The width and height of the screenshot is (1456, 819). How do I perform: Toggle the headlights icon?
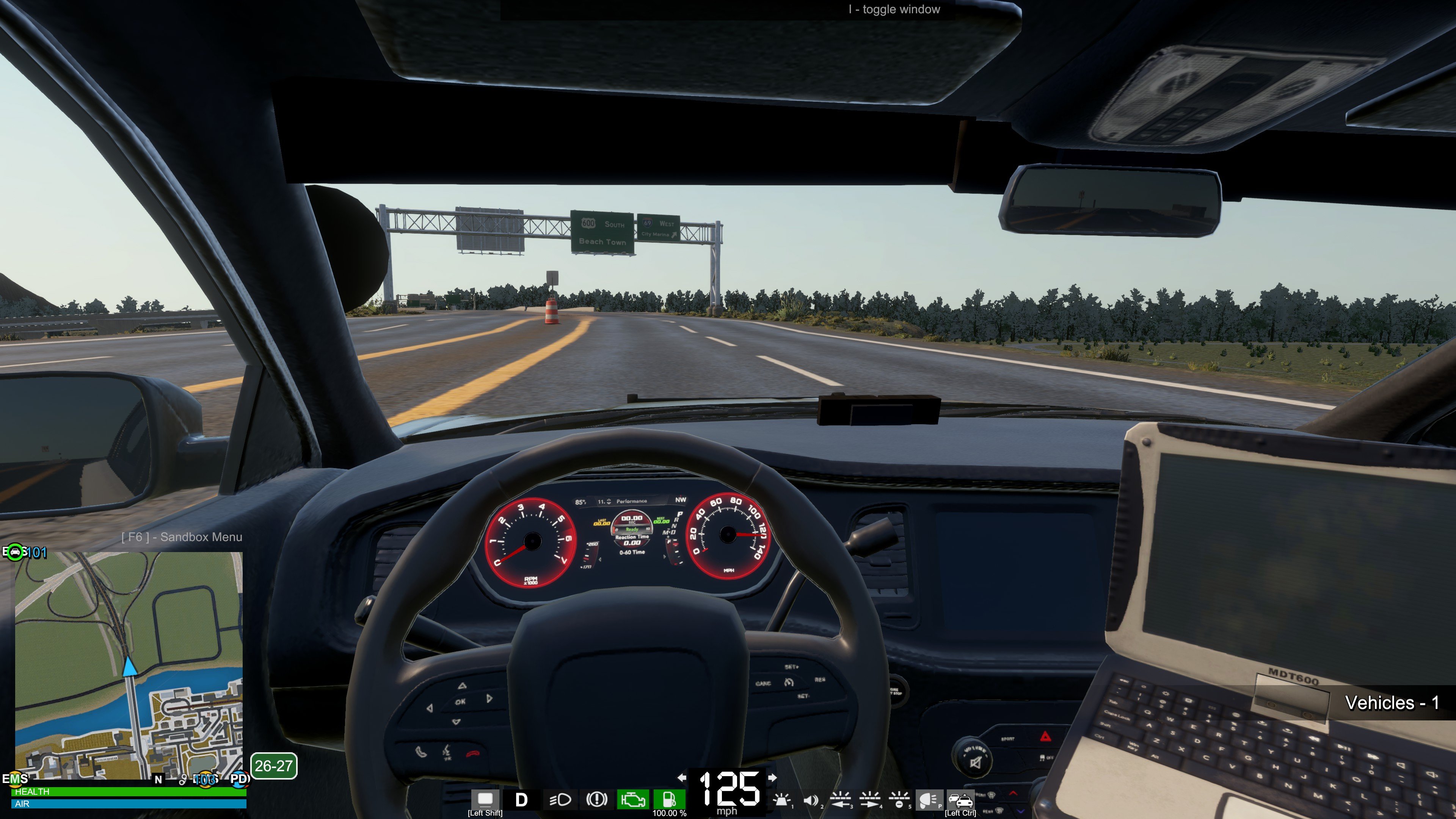tap(560, 799)
